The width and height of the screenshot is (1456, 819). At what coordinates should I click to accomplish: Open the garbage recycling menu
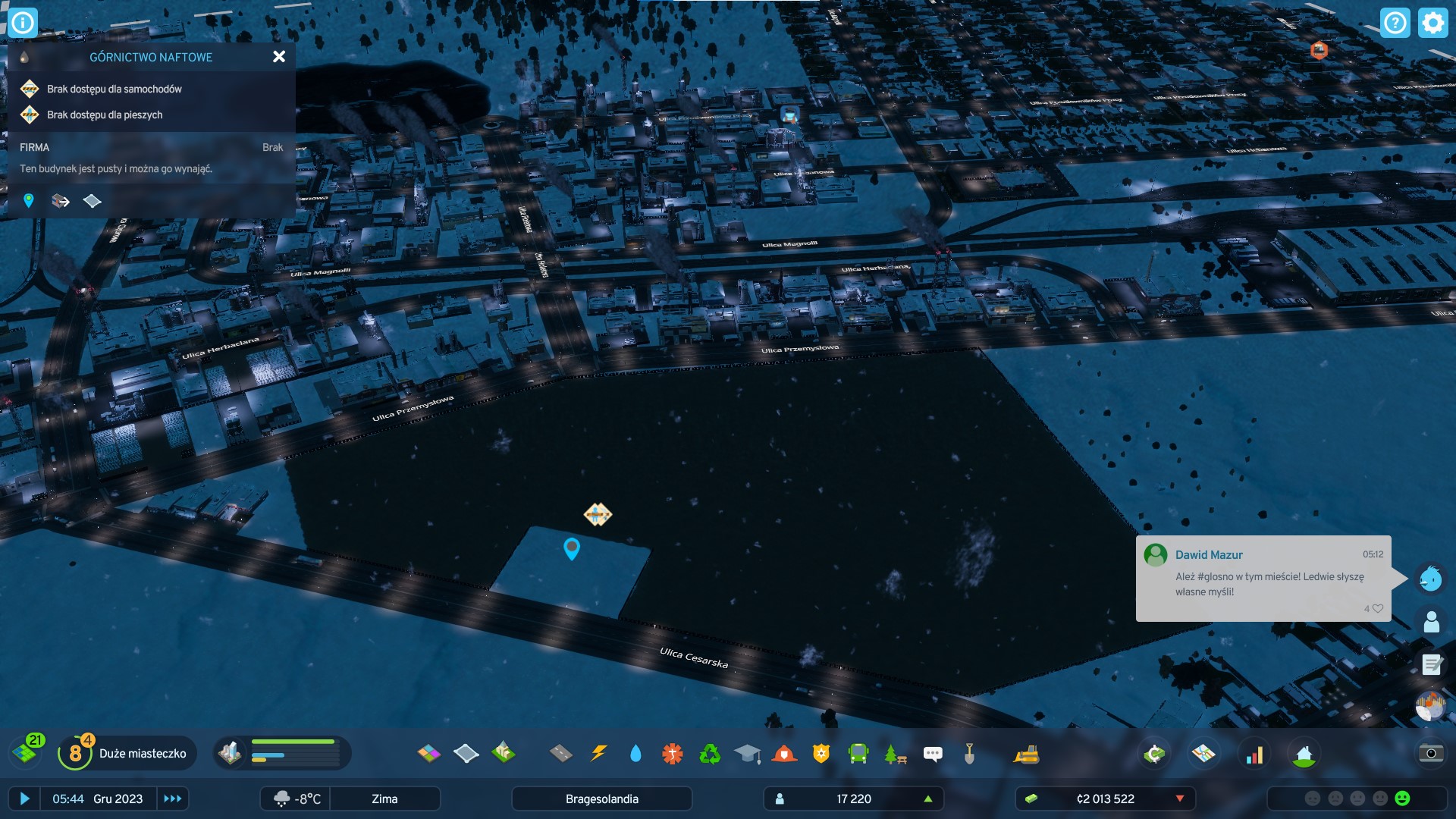pos(710,754)
